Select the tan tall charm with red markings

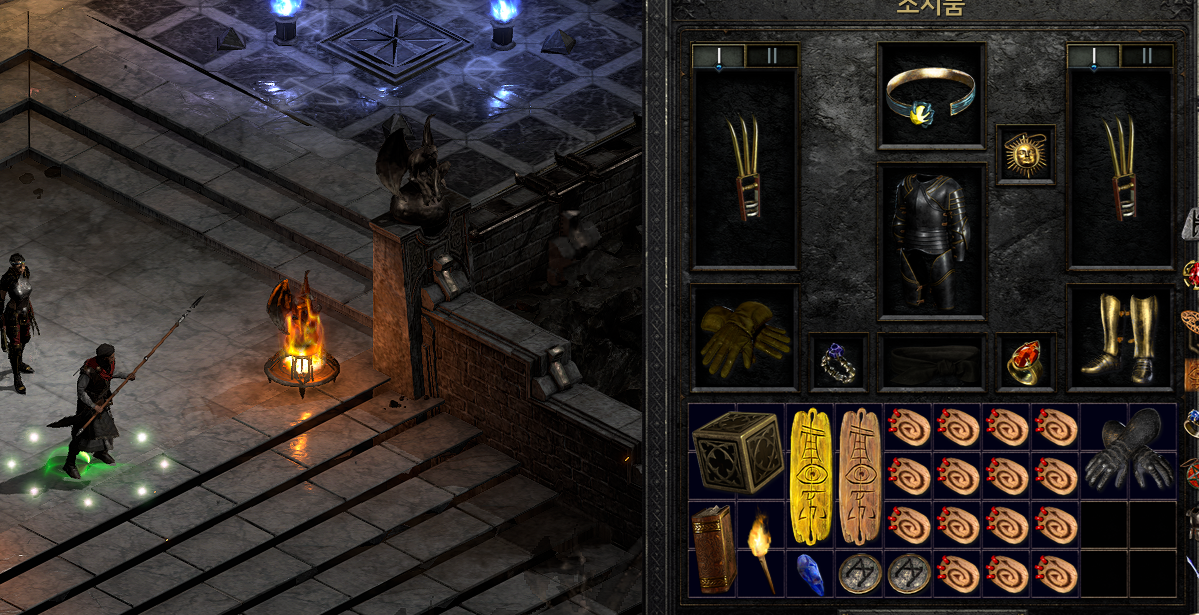[859, 476]
